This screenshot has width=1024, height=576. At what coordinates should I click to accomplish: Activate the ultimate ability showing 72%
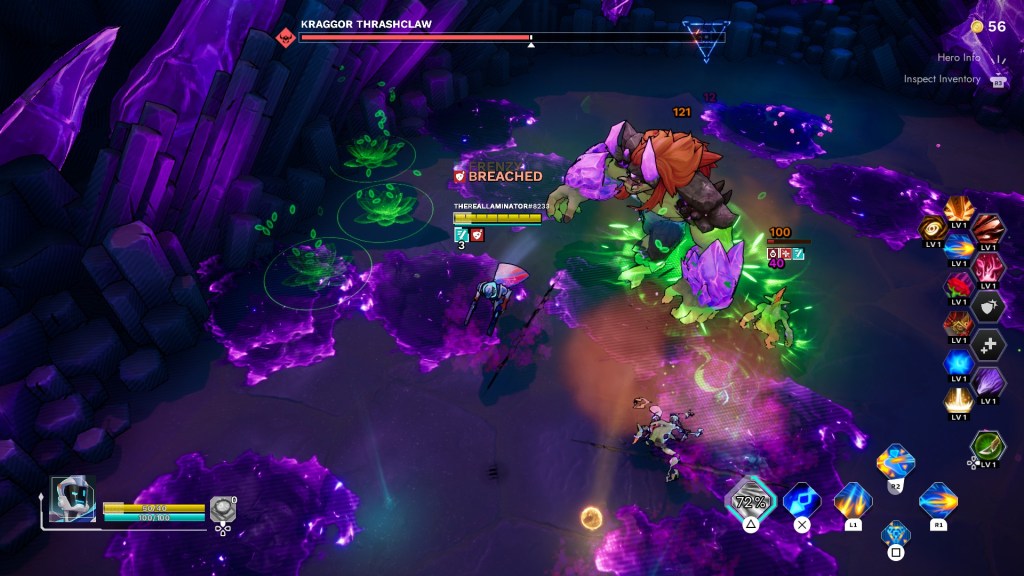coord(750,500)
